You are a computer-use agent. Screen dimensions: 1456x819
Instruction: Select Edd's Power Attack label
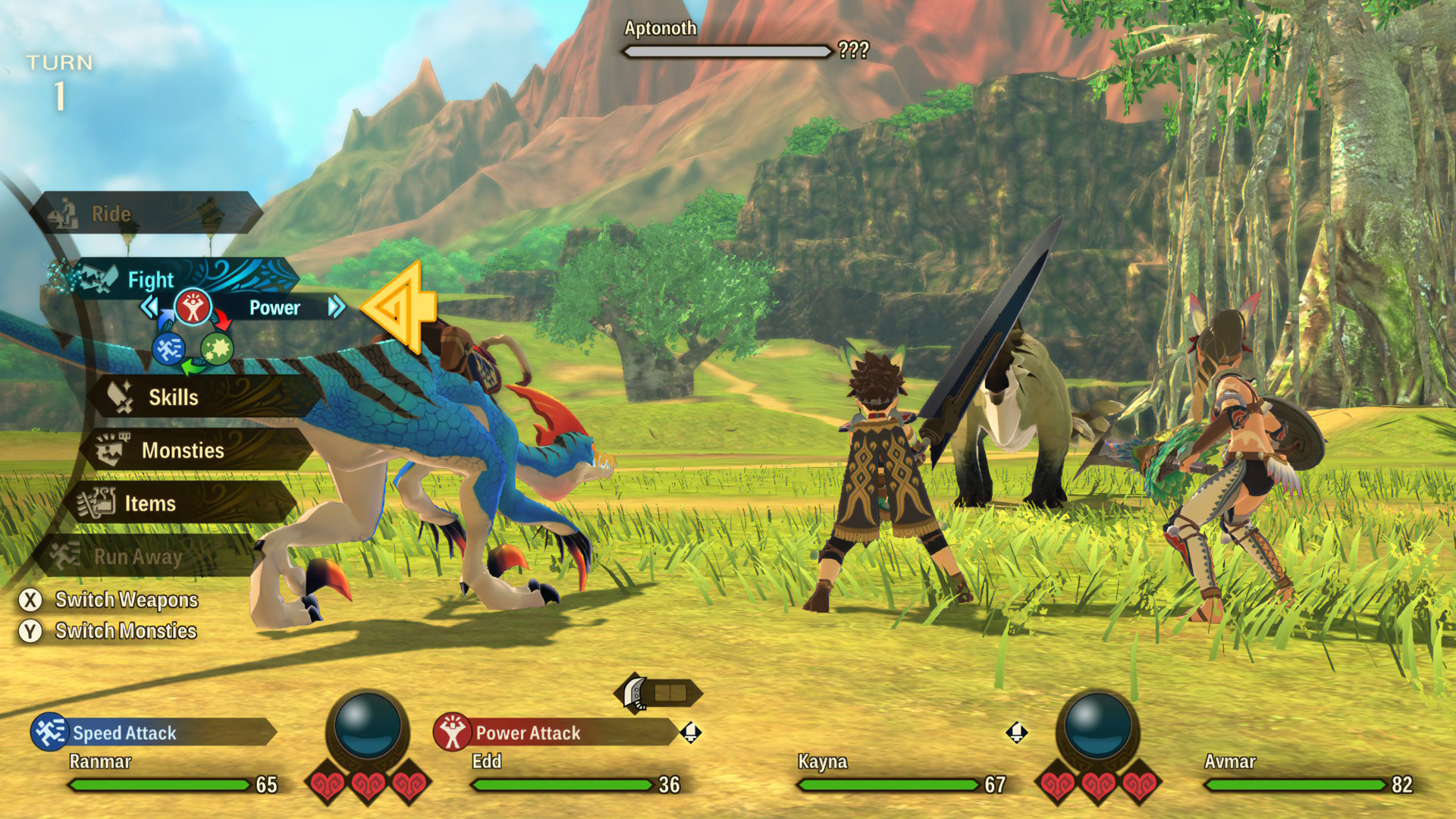click(x=528, y=733)
